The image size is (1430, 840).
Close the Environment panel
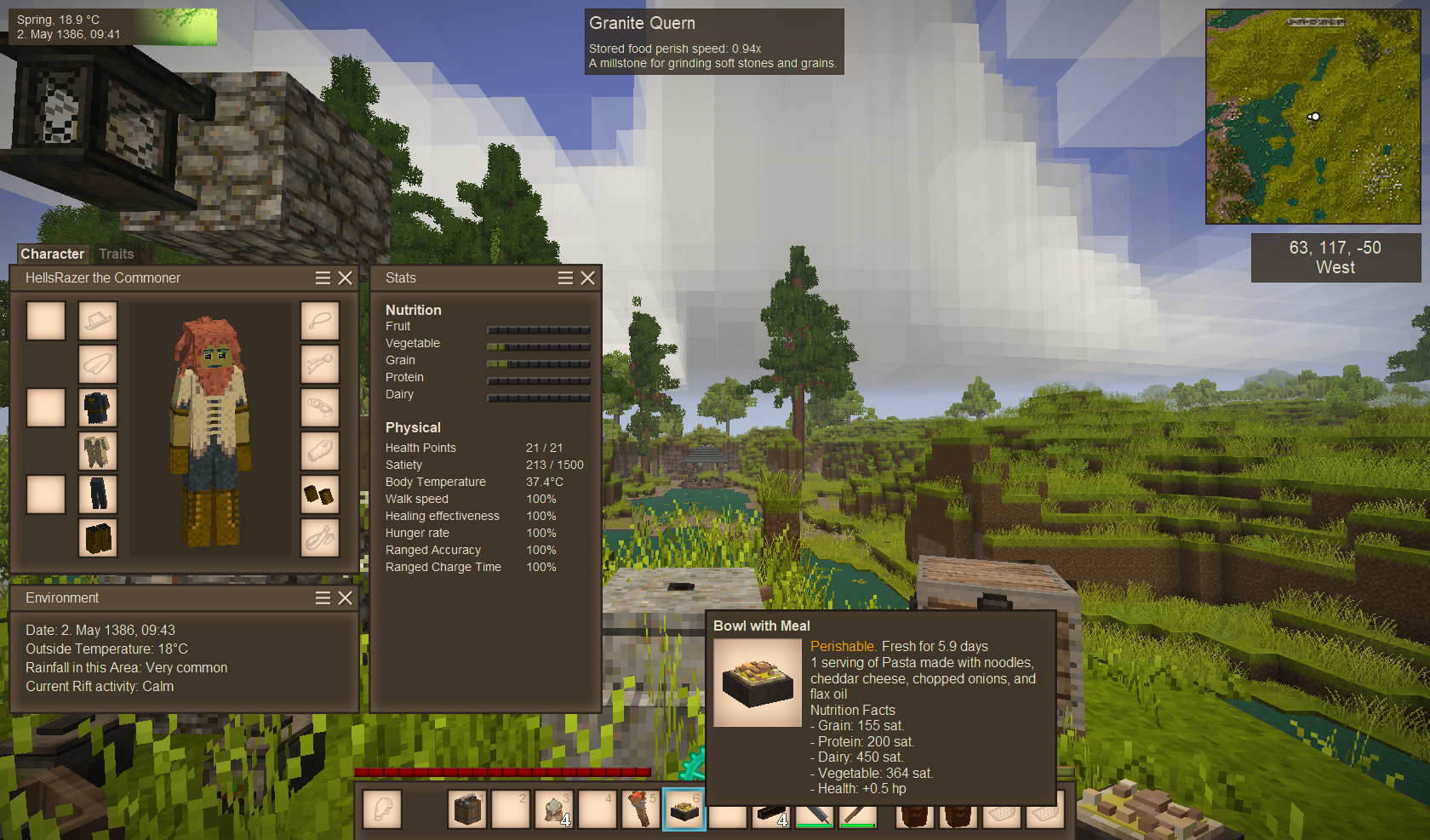[345, 597]
